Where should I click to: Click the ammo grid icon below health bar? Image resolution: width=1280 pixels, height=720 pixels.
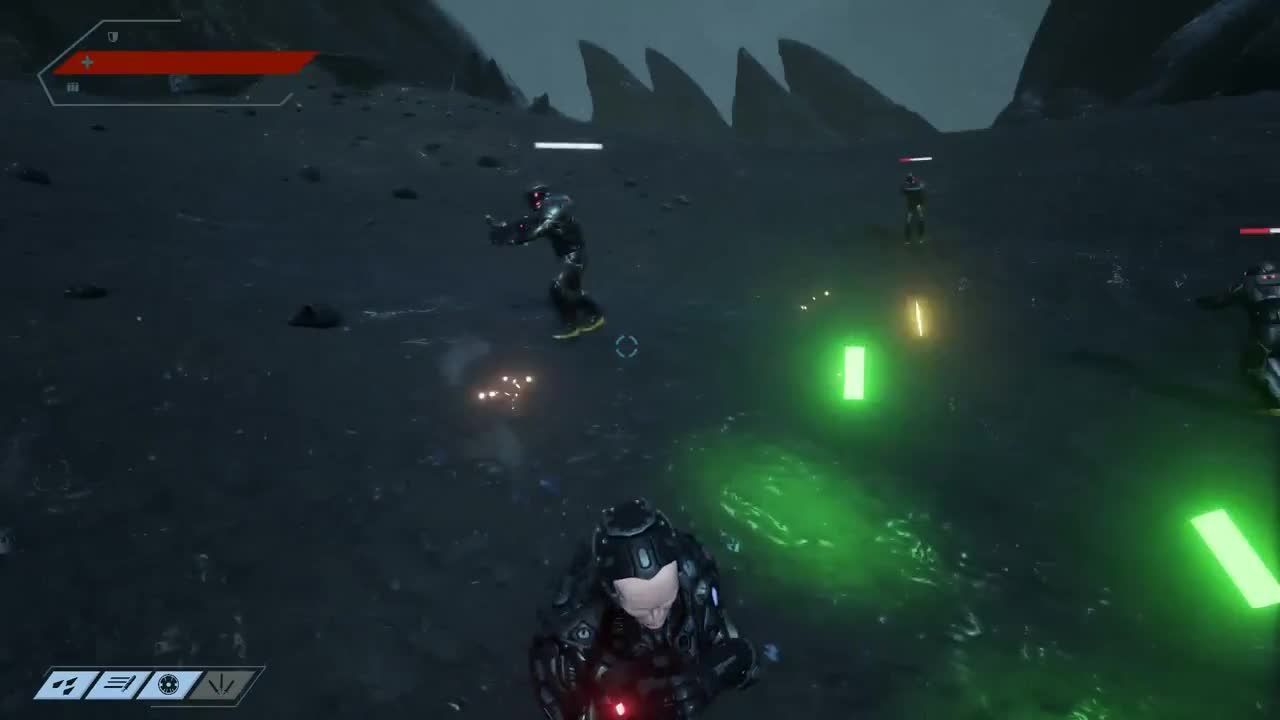coord(73,87)
